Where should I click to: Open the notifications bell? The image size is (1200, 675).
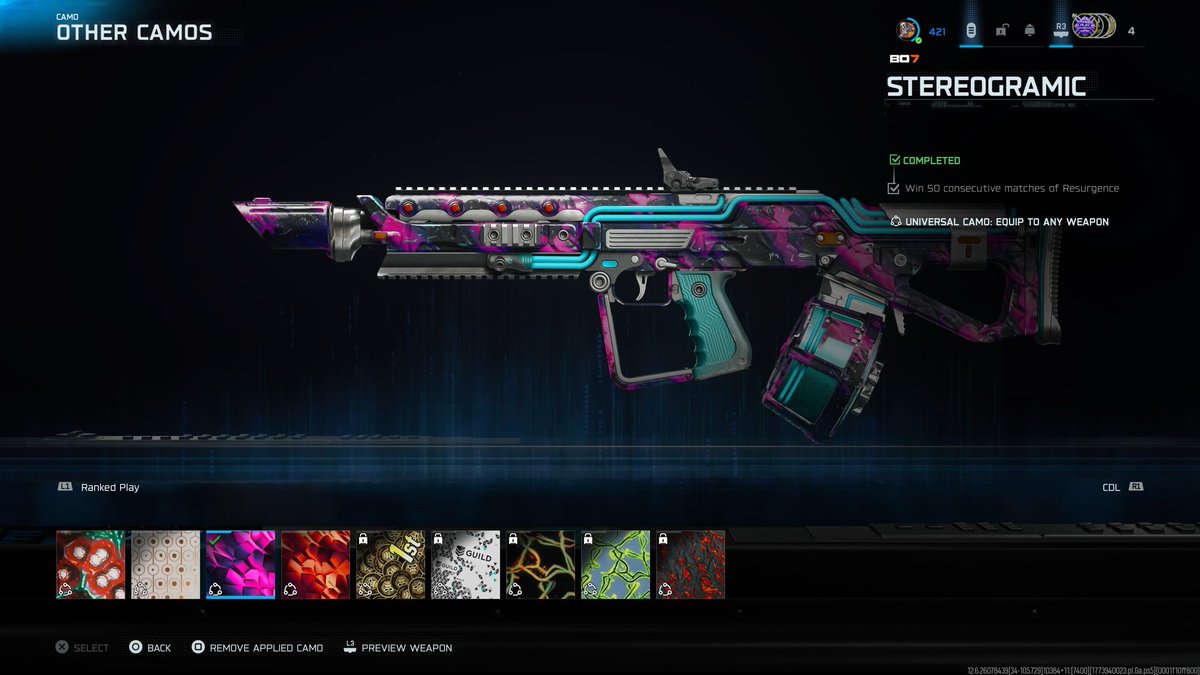tap(1030, 31)
